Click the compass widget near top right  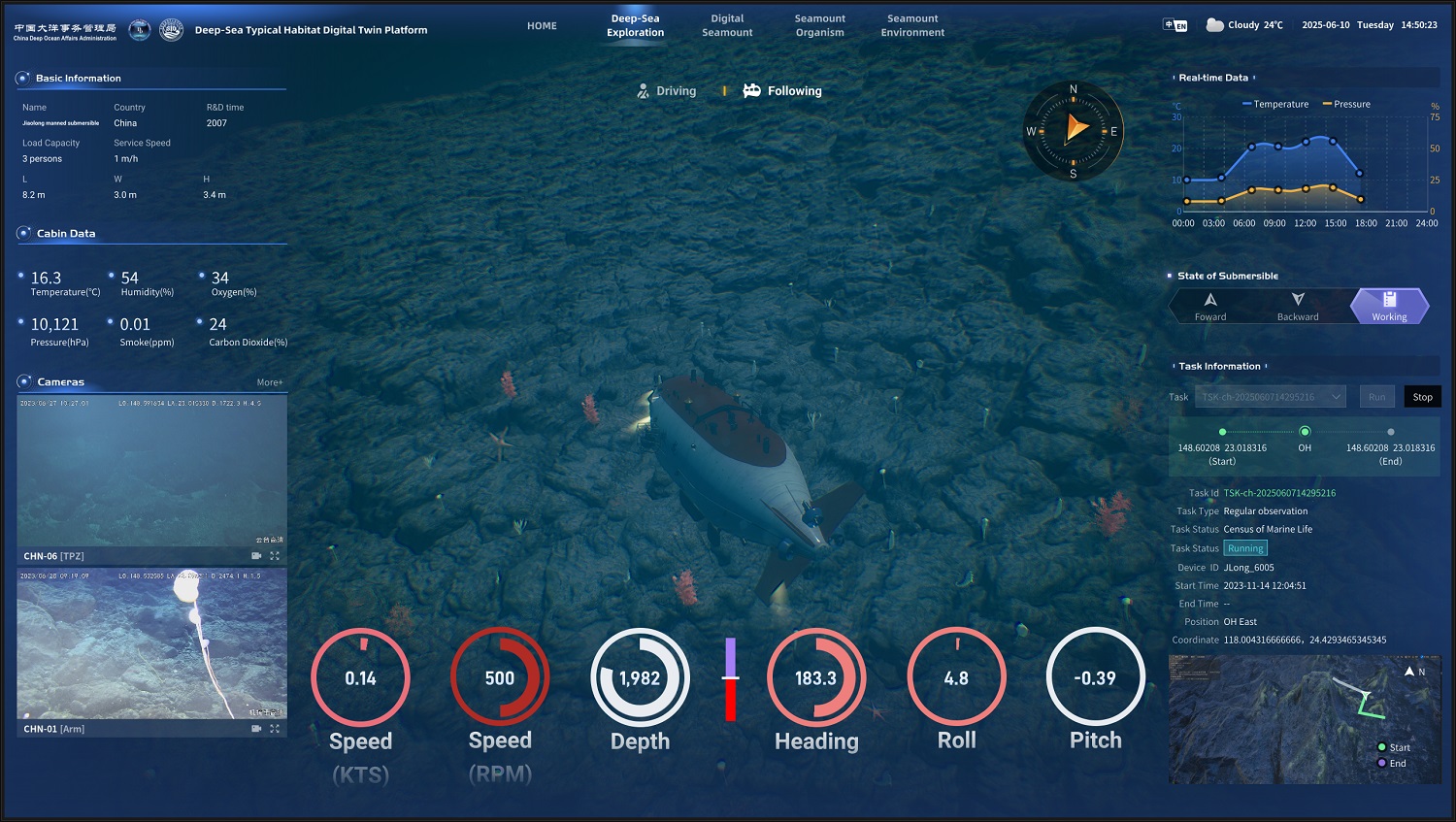click(1073, 129)
